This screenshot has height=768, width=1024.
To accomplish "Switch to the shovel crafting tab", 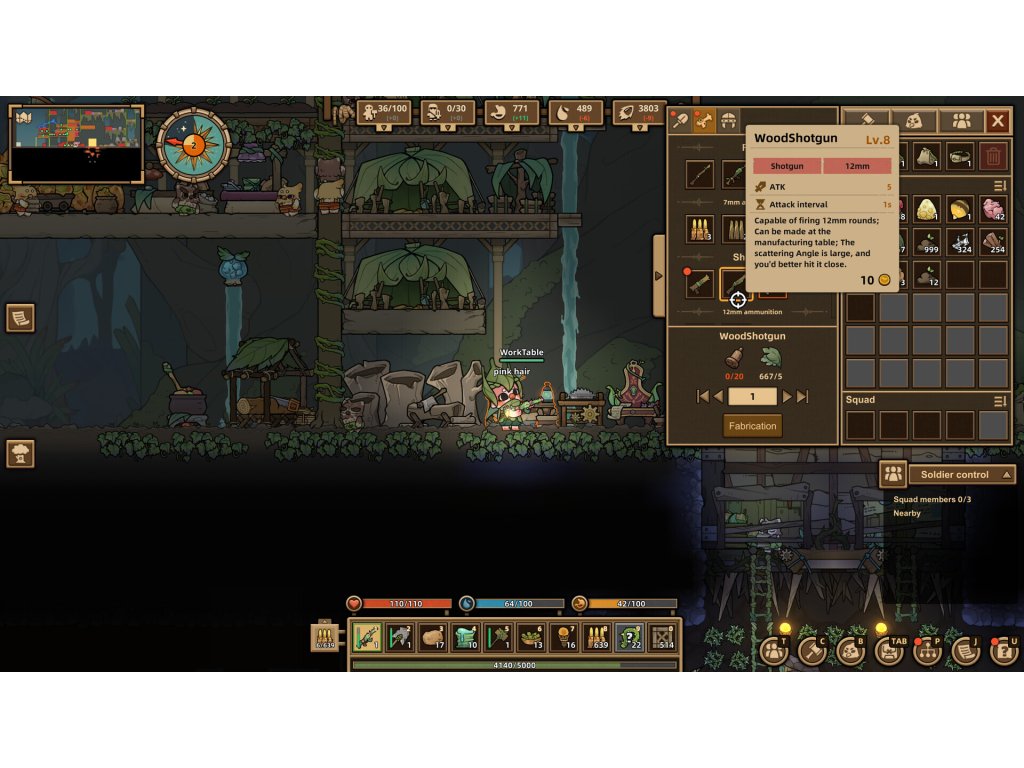I will (x=680, y=121).
